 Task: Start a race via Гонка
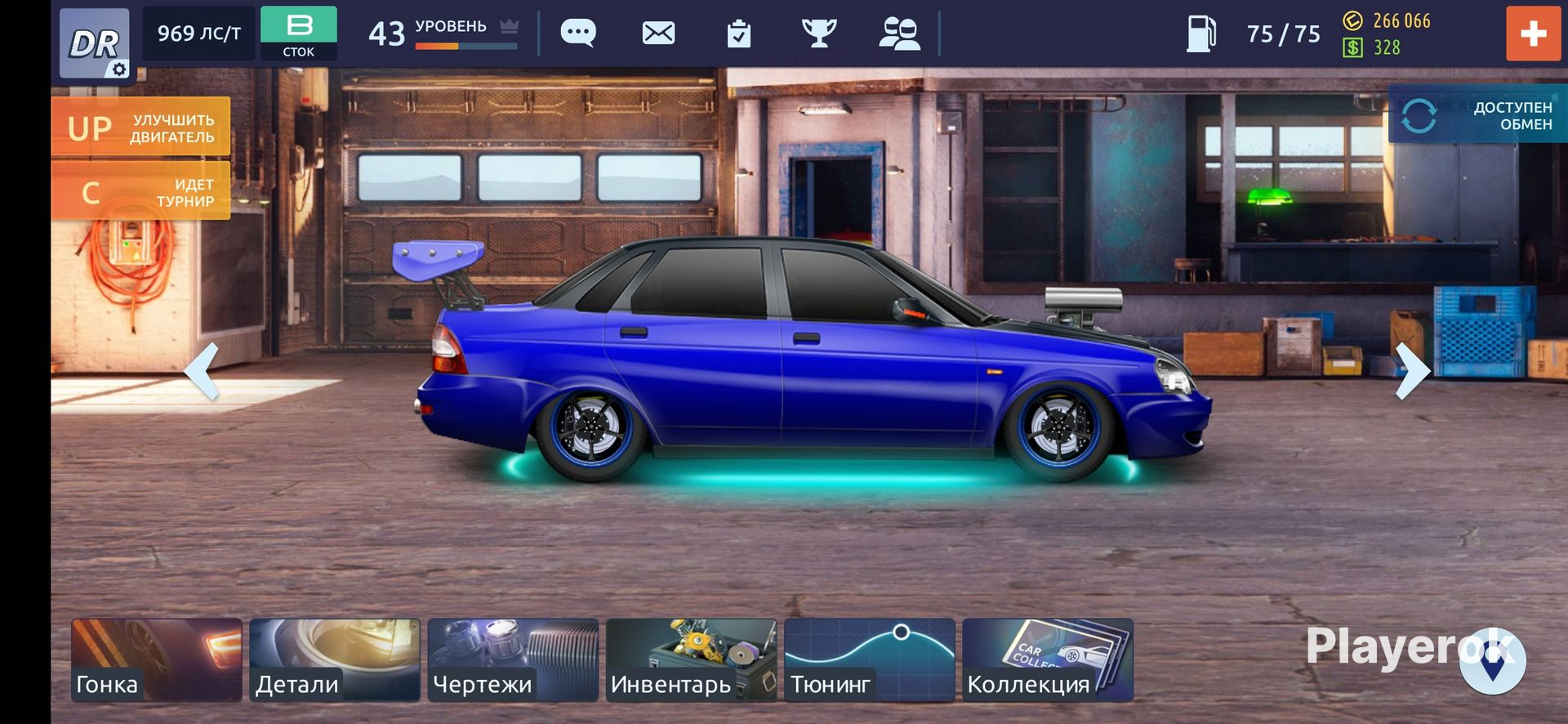click(157, 660)
